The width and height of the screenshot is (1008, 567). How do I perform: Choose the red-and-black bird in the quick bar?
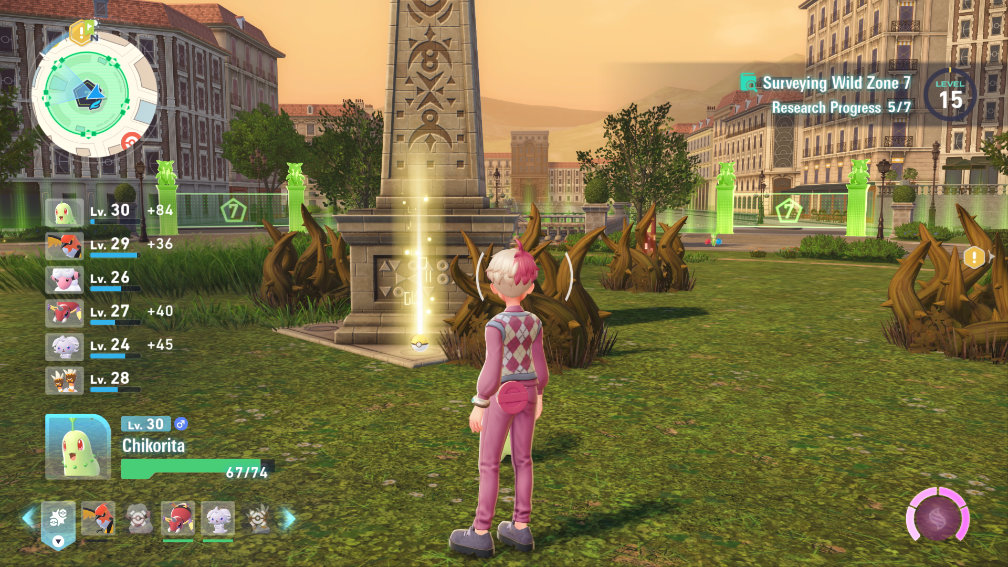(98, 518)
